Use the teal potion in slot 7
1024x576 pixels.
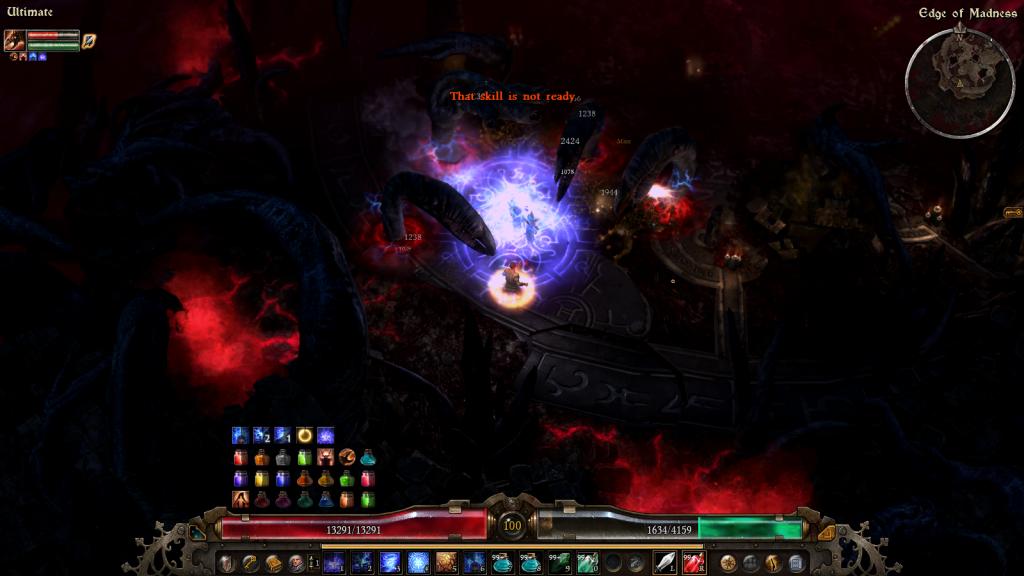[x=501, y=563]
